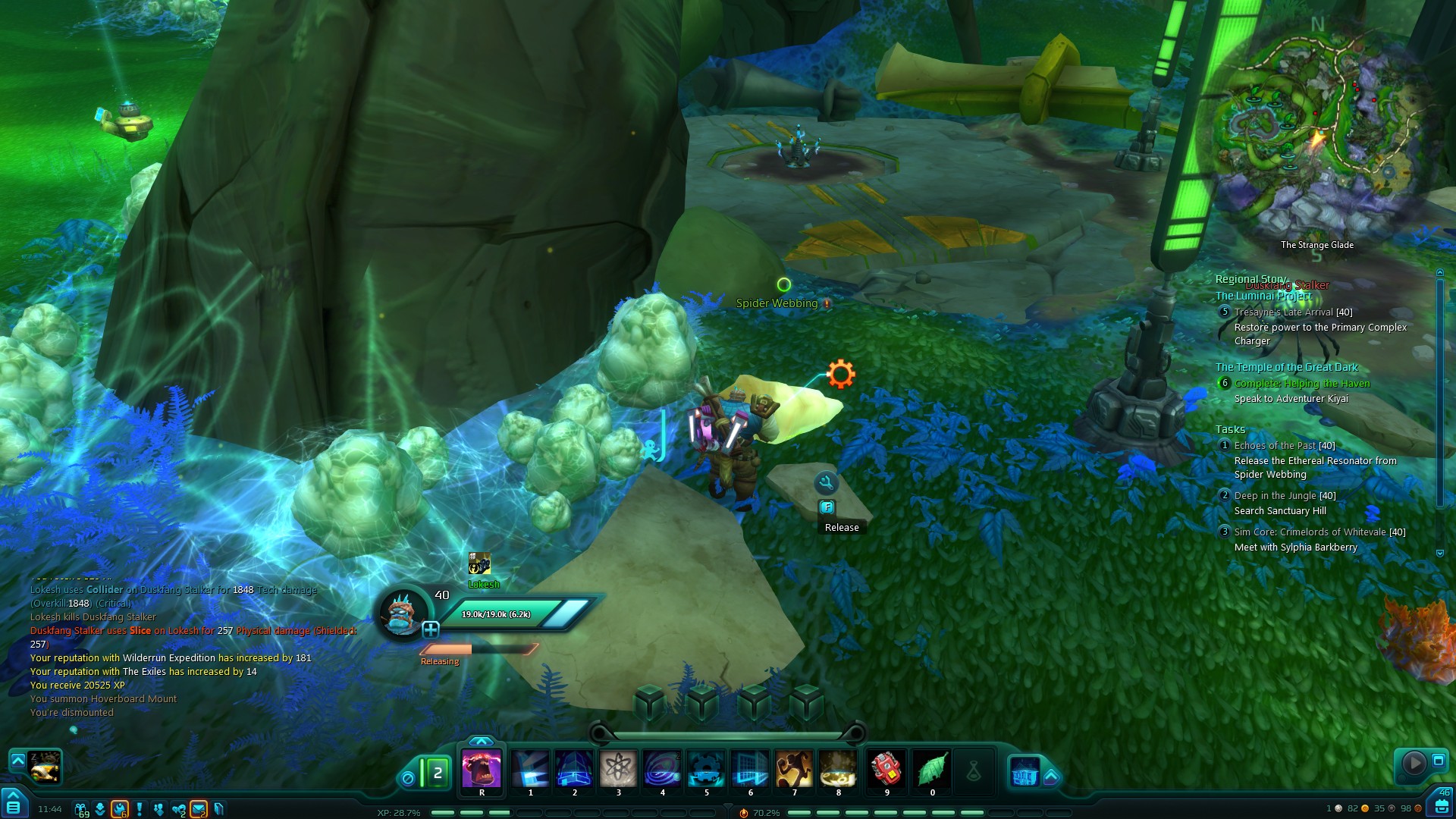Select the Tresayne's Late Arrival quest
1456x819 pixels.
[1293, 312]
